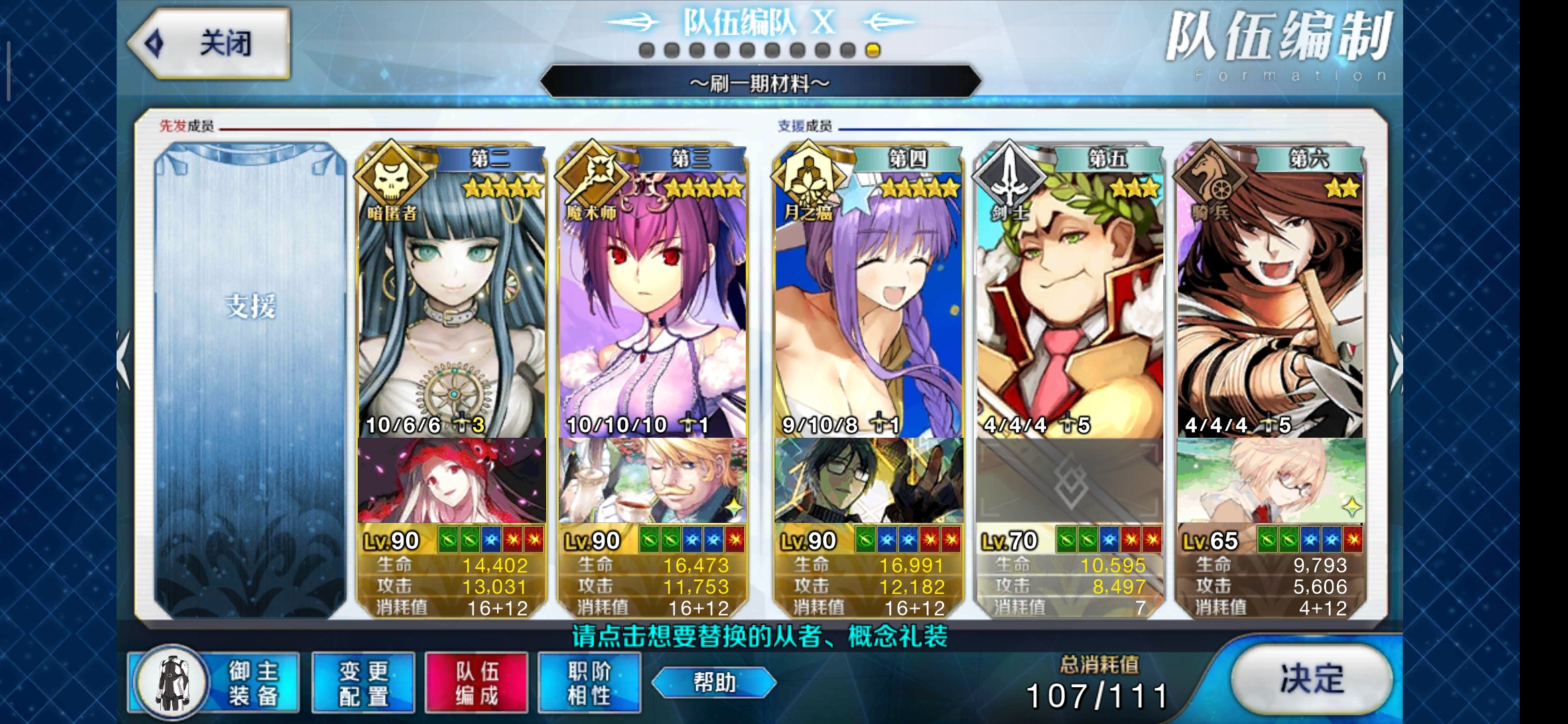Close the formation screen with 关闭
Image resolution: width=1568 pixels, height=724 pixels.
pyautogui.click(x=209, y=44)
